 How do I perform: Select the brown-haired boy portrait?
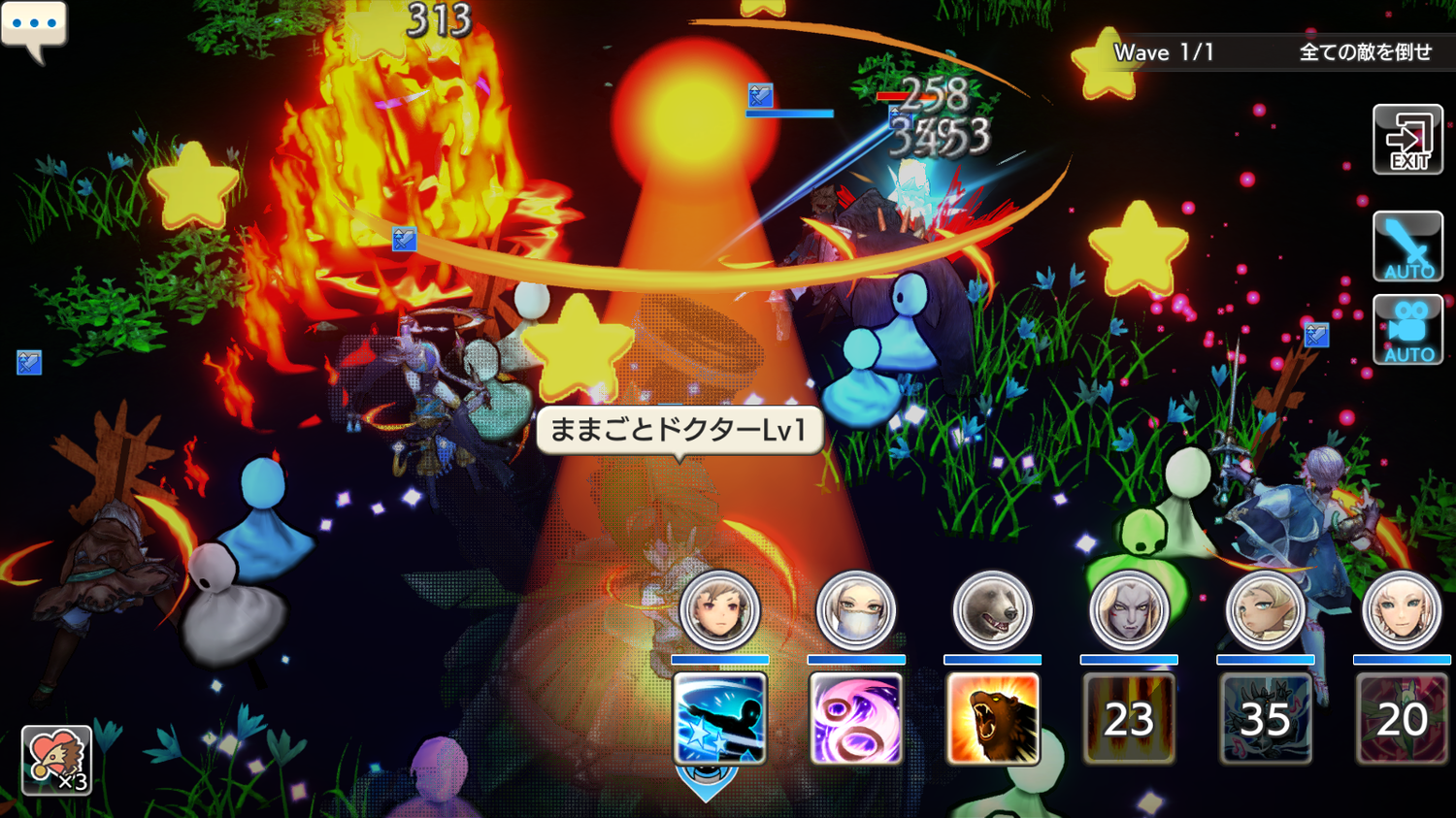point(719,610)
